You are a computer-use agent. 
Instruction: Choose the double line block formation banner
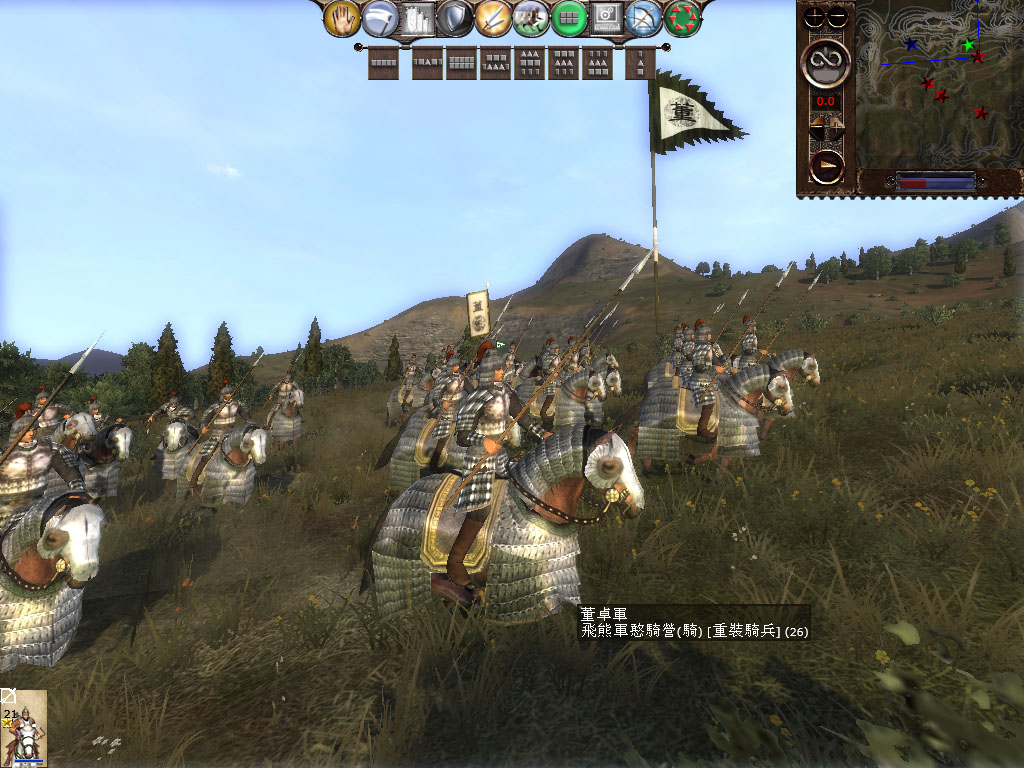[x=462, y=63]
